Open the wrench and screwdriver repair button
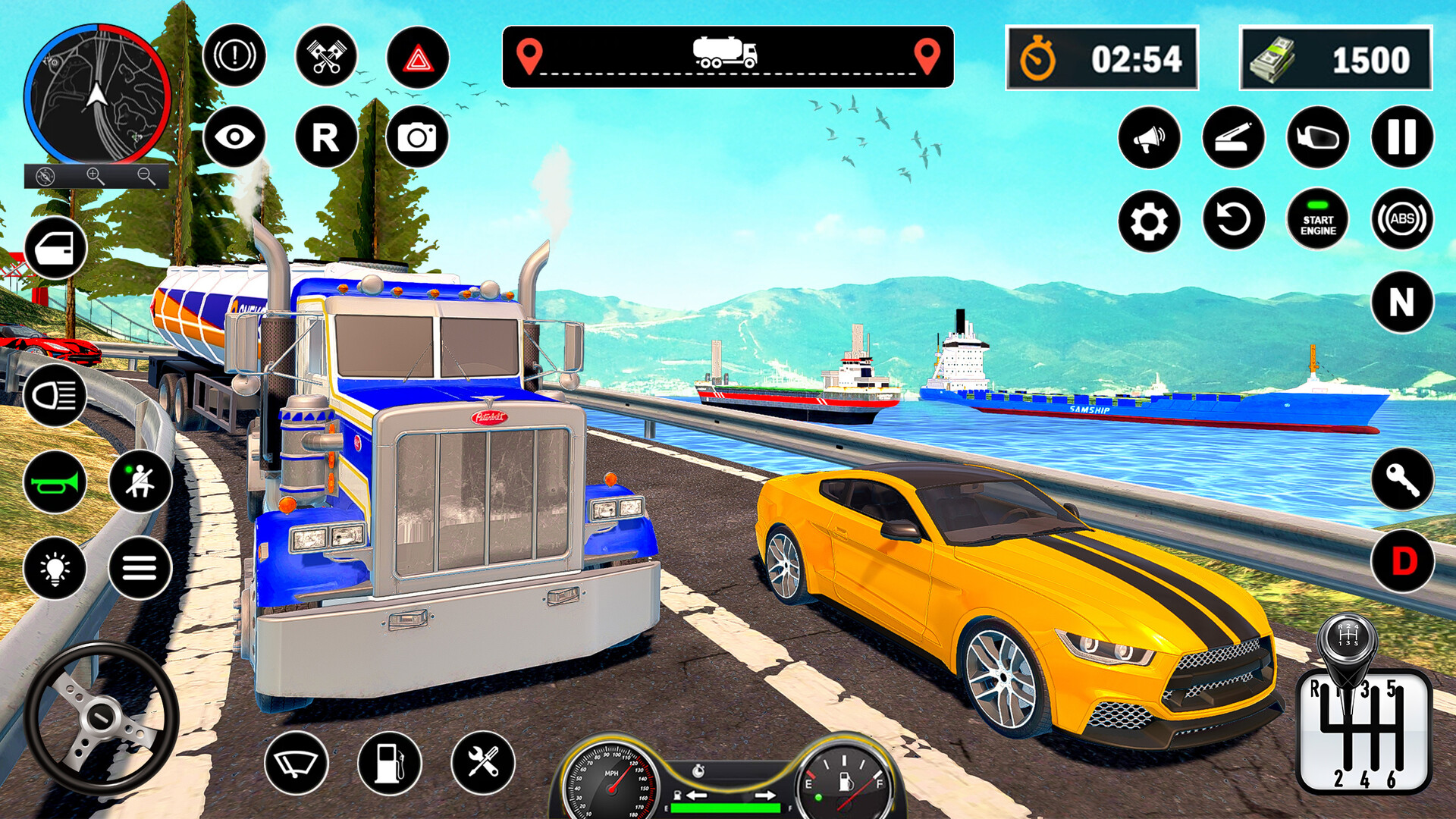1456x819 pixels. (x=482, y=763)
